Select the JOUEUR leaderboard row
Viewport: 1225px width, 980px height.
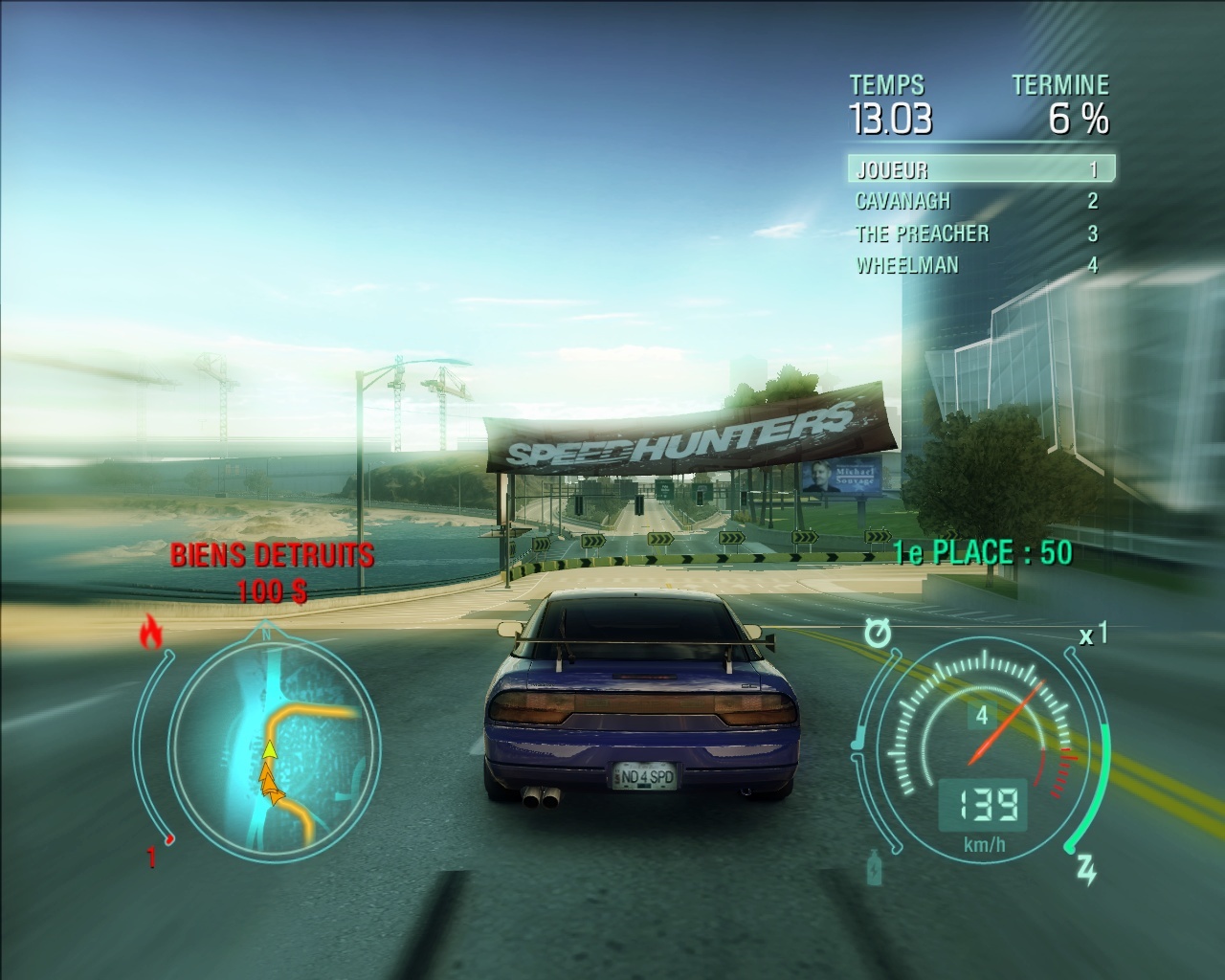980,169
